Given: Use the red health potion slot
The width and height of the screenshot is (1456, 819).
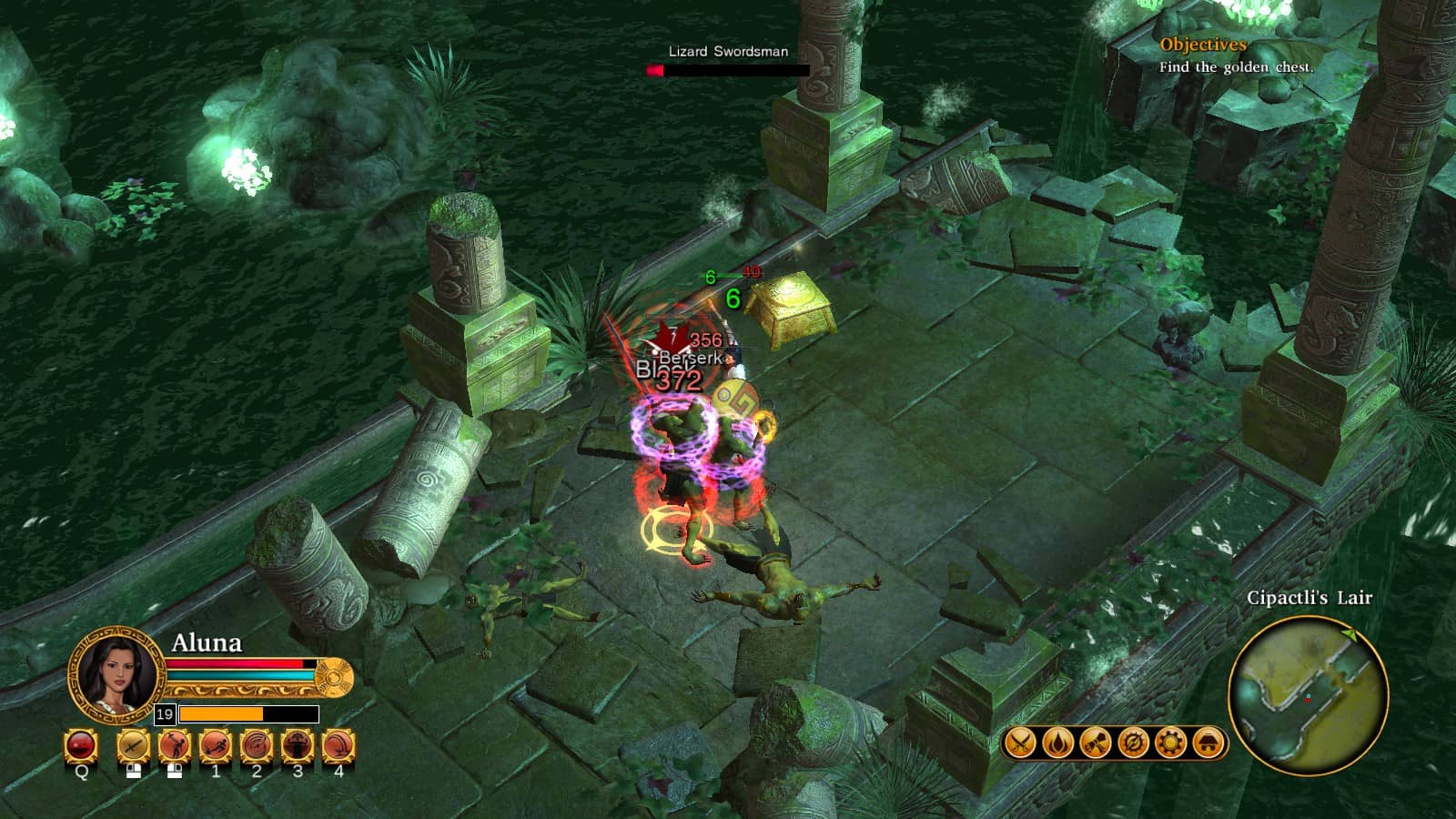Looking at the screenshot, I should click(81, 746).
